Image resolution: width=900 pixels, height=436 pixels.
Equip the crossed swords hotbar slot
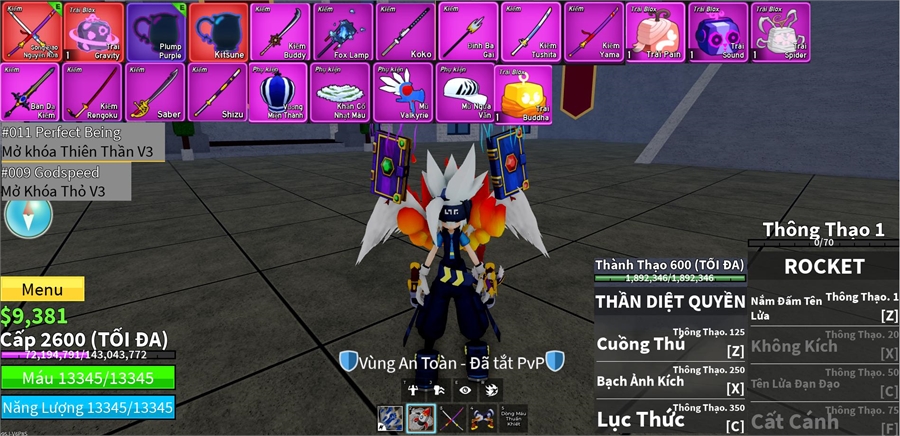click(453, 419)
